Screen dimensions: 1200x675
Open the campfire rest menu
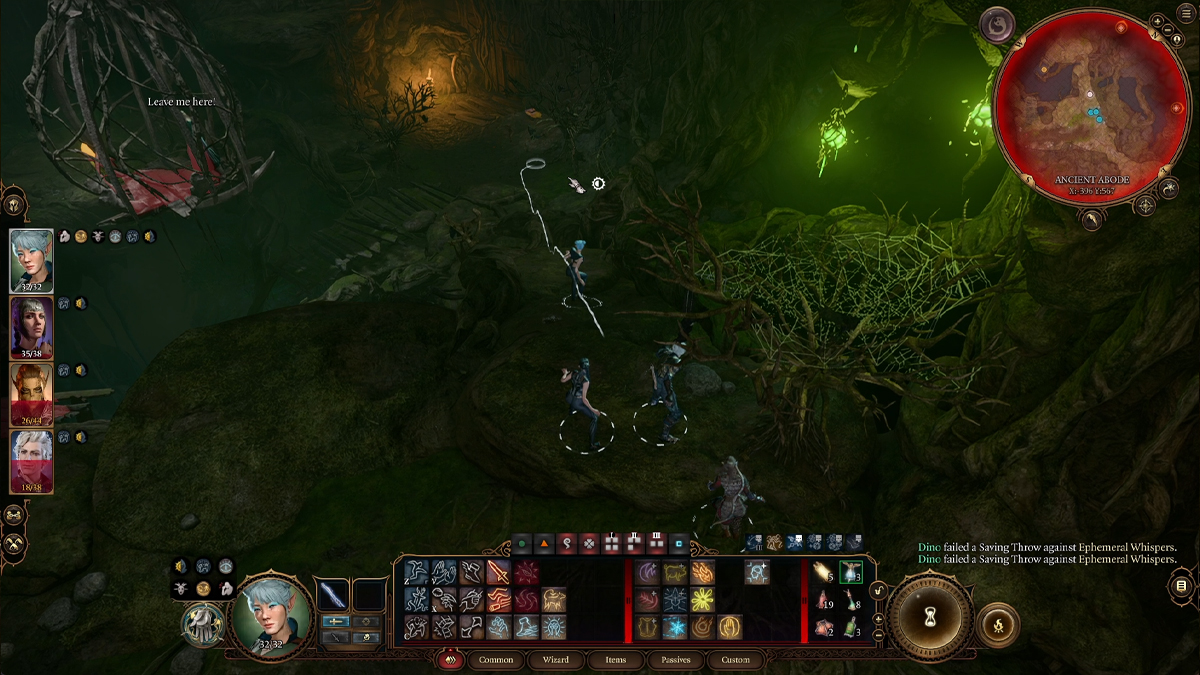click(997, 626)
